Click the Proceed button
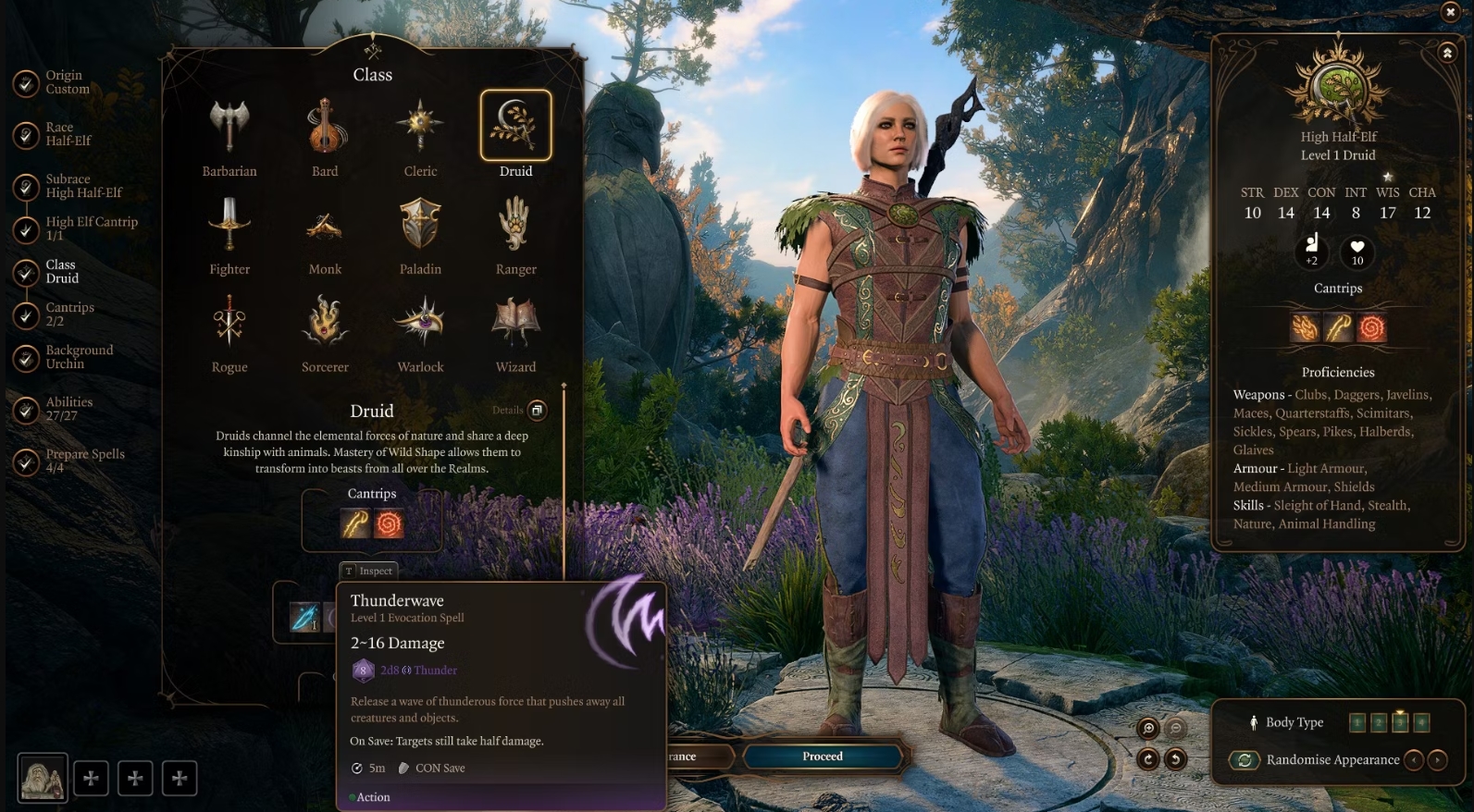Screen dimensions: 1474x812 823,757
